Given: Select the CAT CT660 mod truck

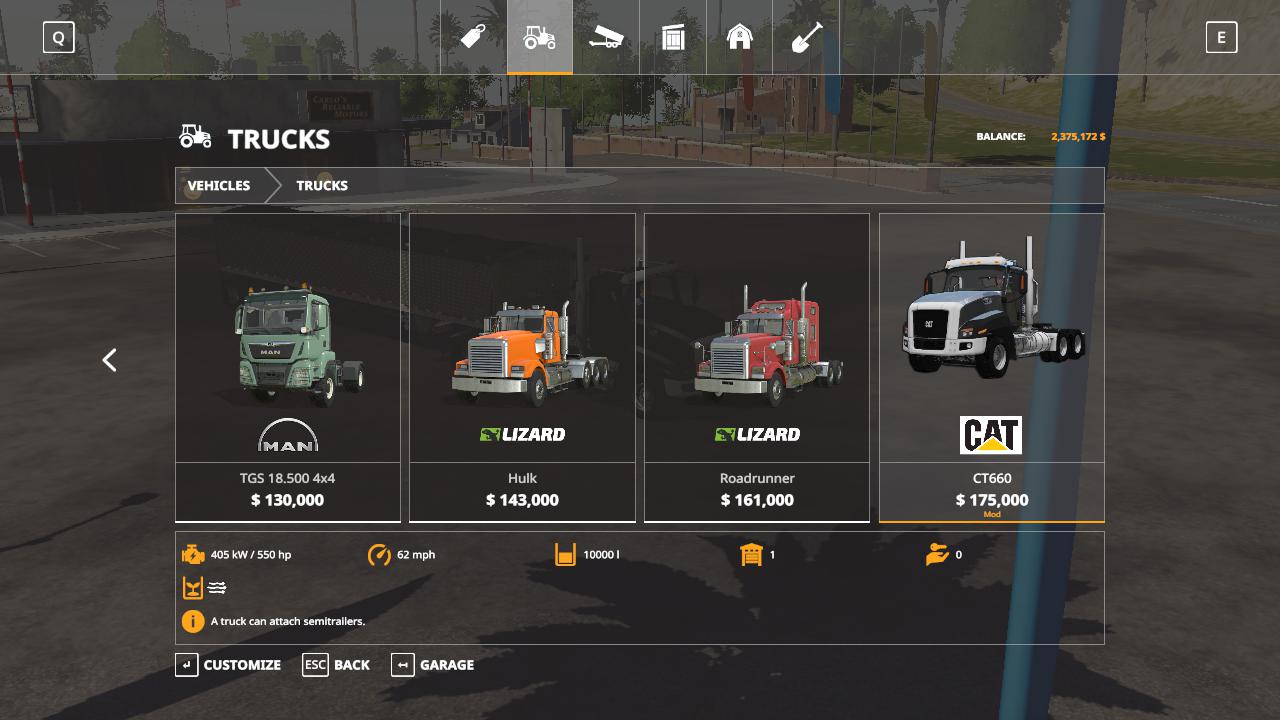Looking at the screenshot, I should tap(991, 366).
